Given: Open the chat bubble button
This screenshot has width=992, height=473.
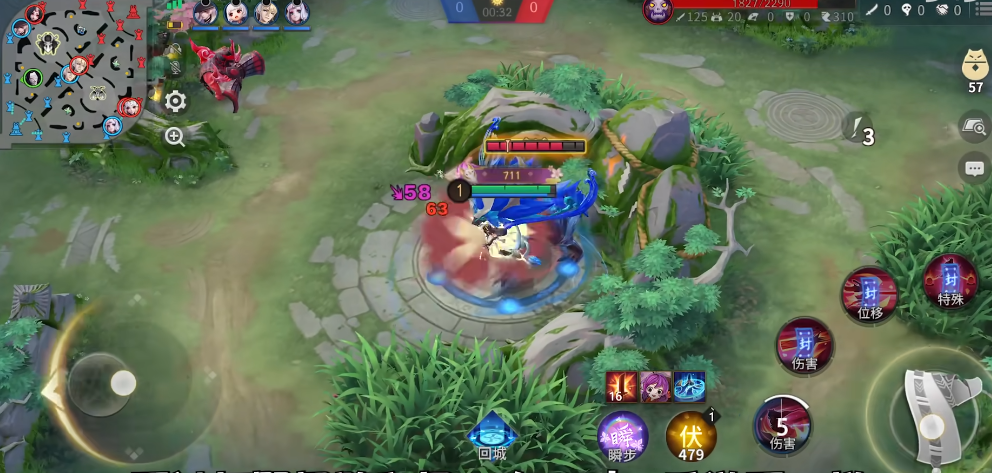Looking at the screenshot, I should (x=974, y=168).
